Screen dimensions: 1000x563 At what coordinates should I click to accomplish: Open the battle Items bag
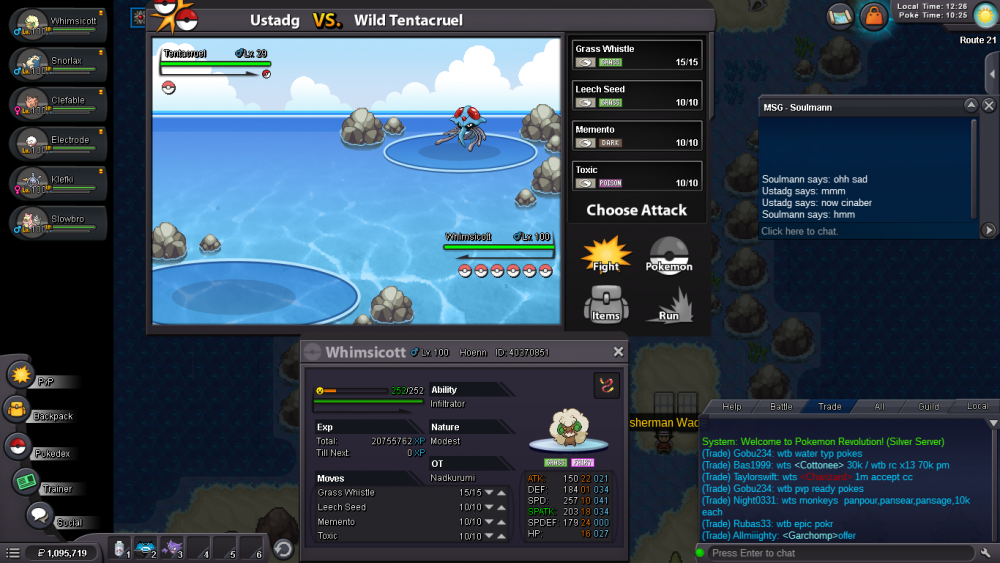coord(606,303)
